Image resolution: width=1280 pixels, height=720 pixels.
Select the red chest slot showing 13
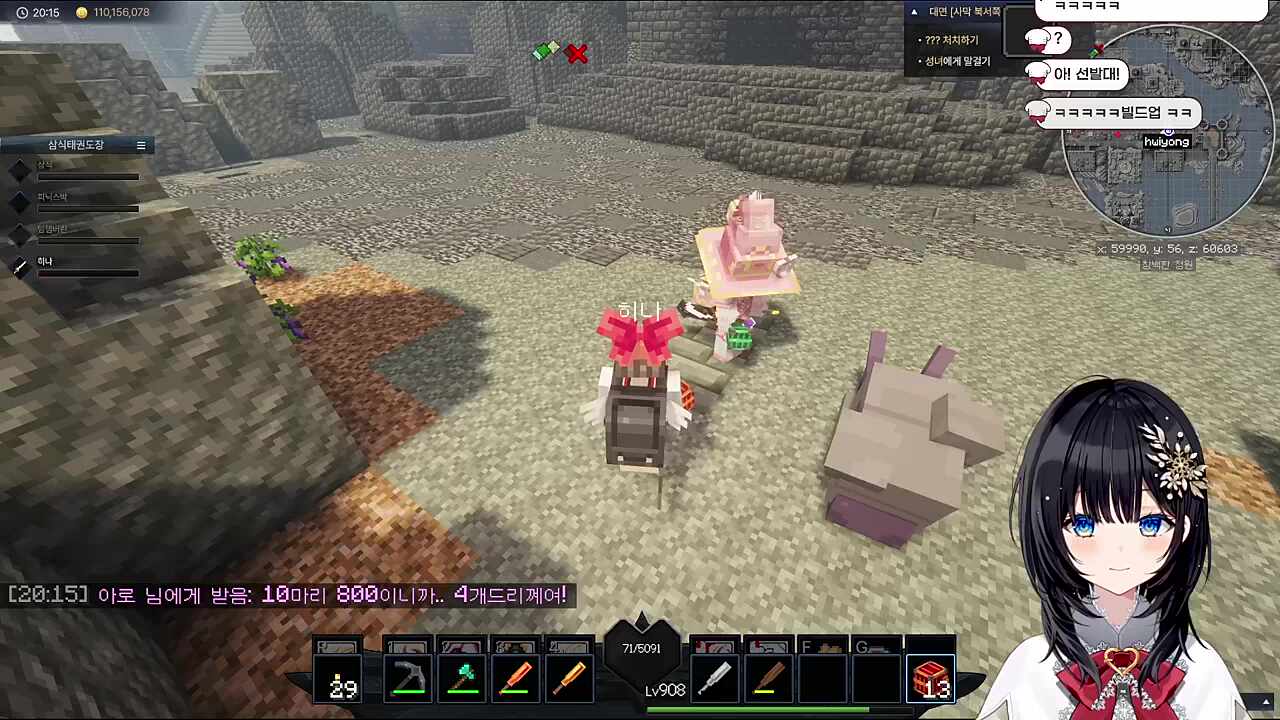point(930,678)
